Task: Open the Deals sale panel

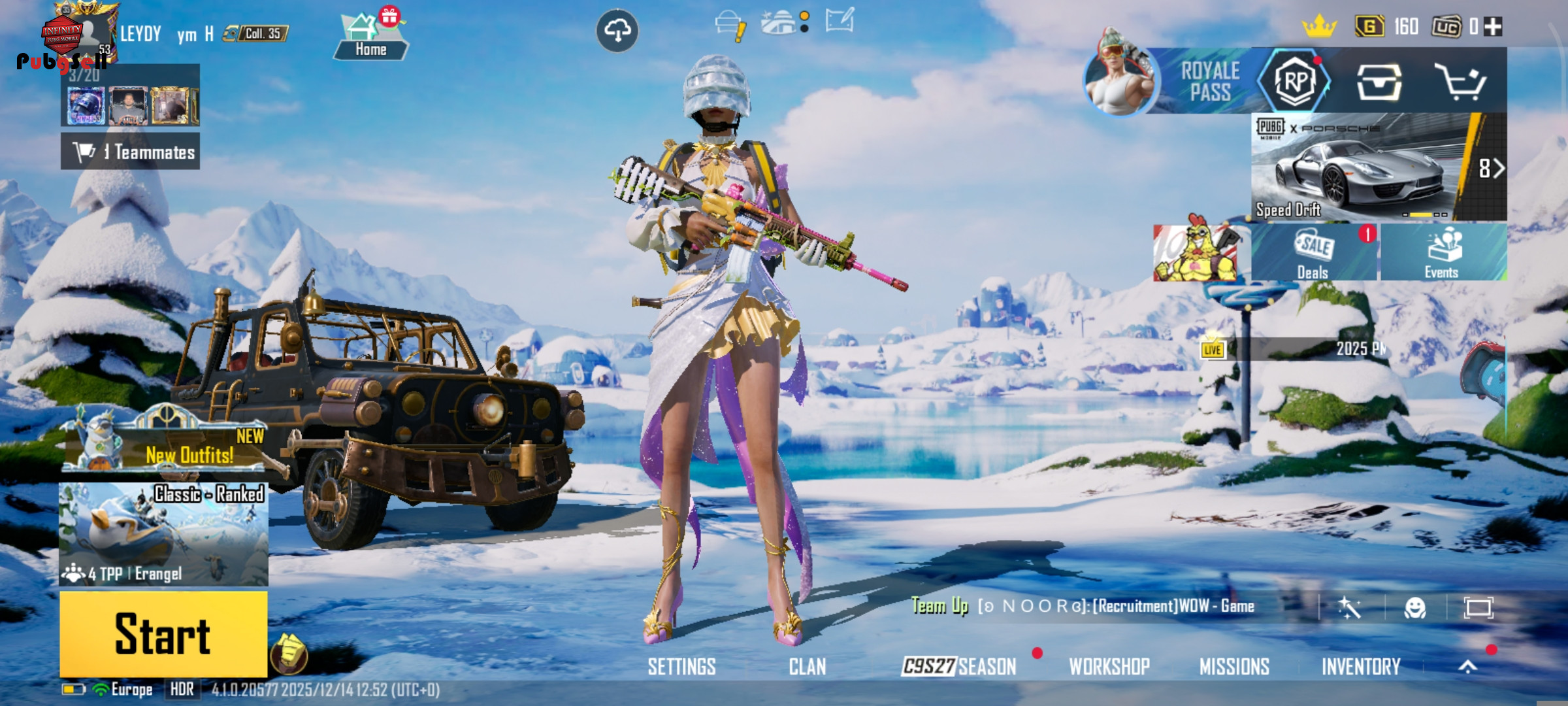Action: point(1313,253)
